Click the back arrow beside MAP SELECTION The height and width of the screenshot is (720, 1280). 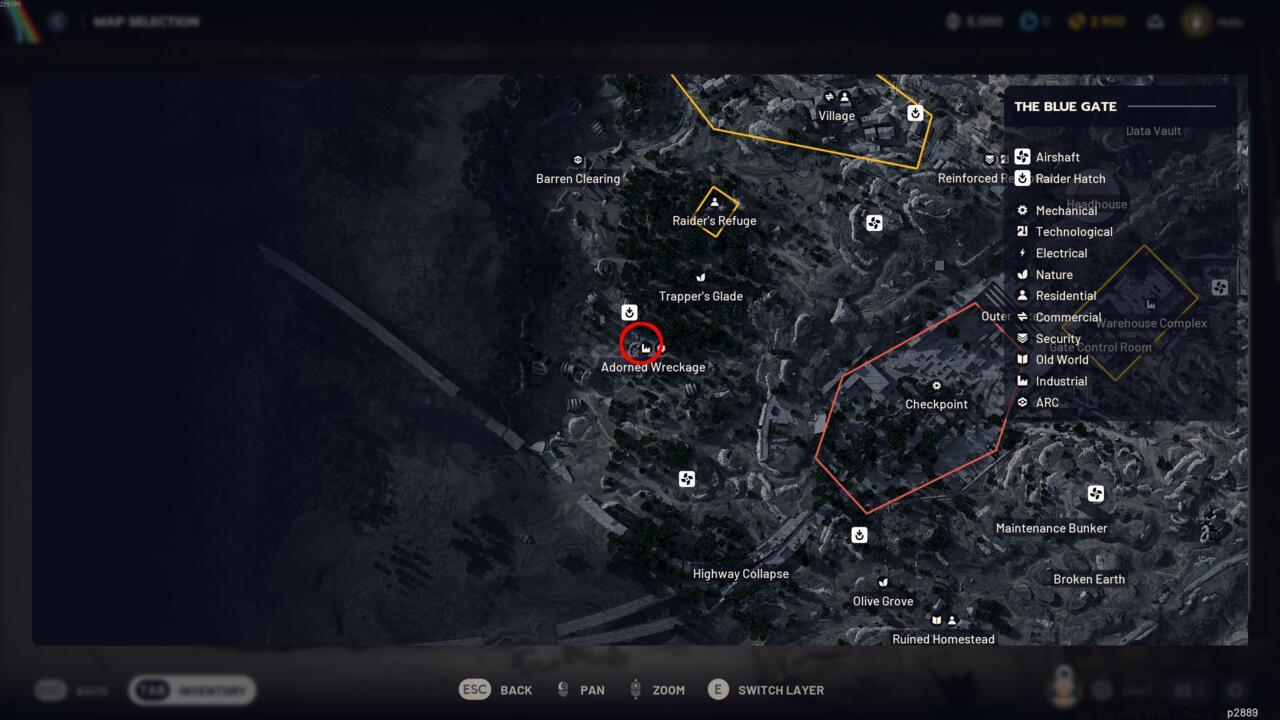coord(57,20)
